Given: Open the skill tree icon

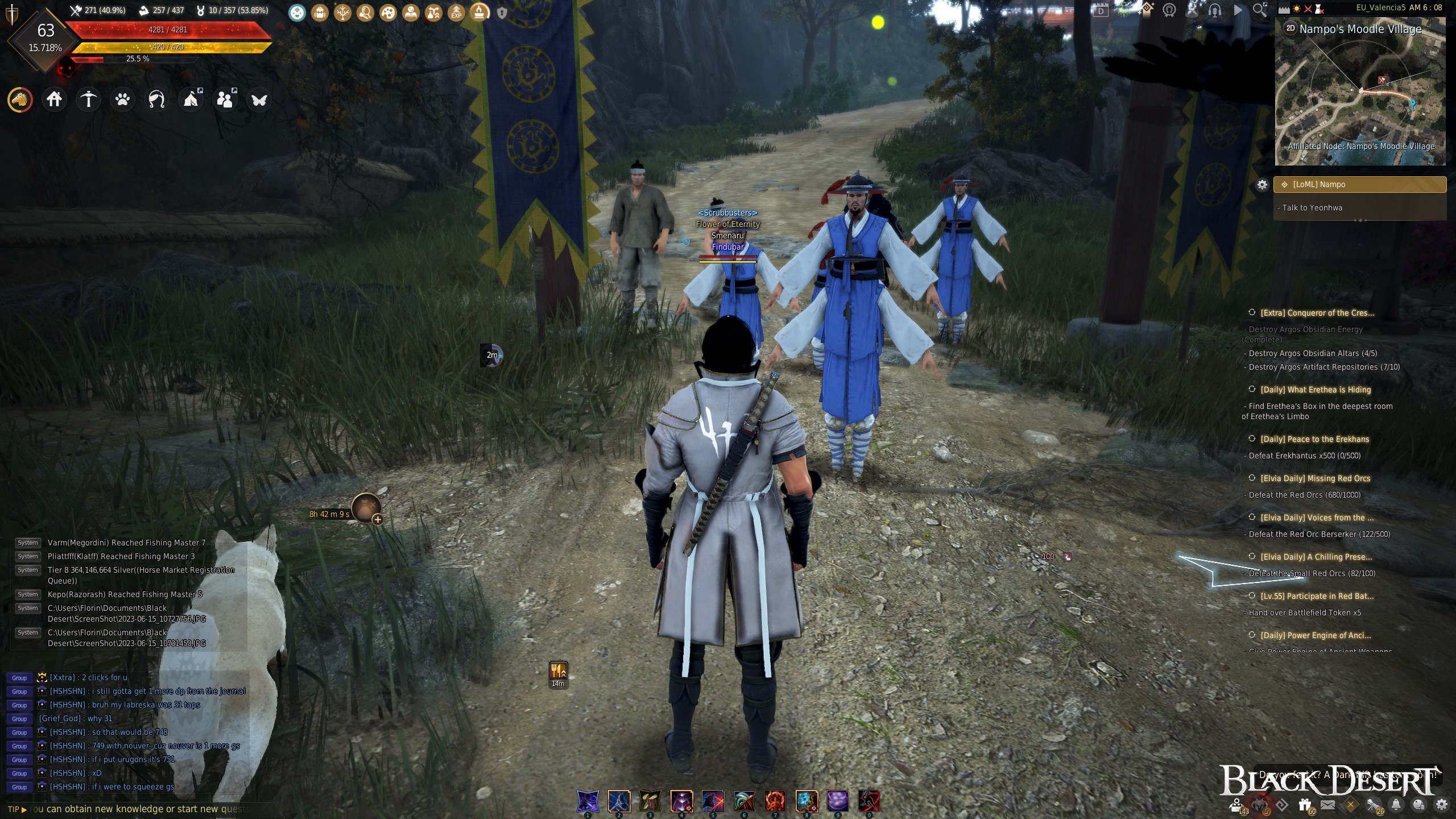Looking at the screenshot, I should click(x=342, y=10).
